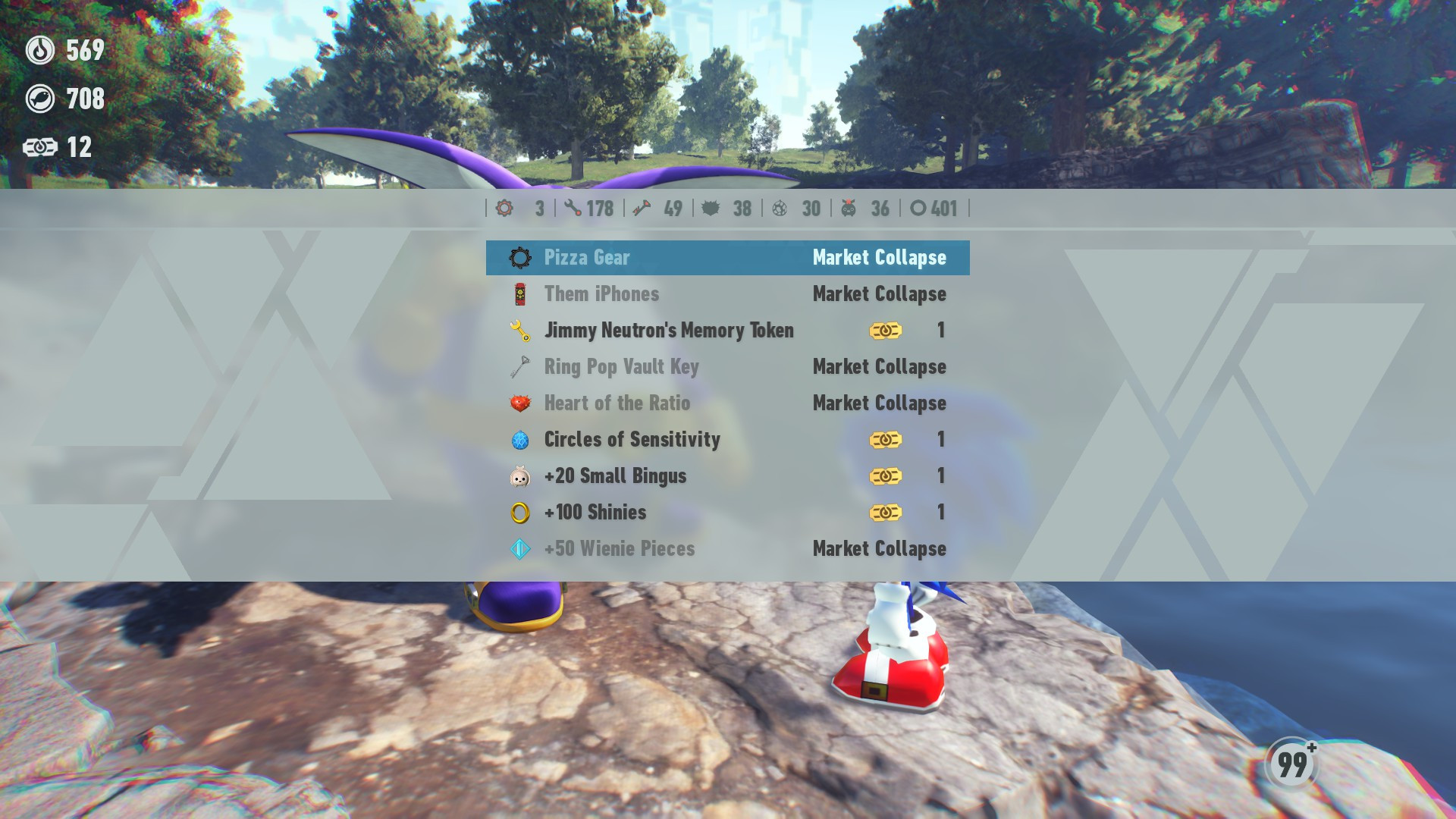Click the baby face icon beside +20 Small Bingus
The height and width of the screenshot is (819, 1456).
click(x=519, y=476)
